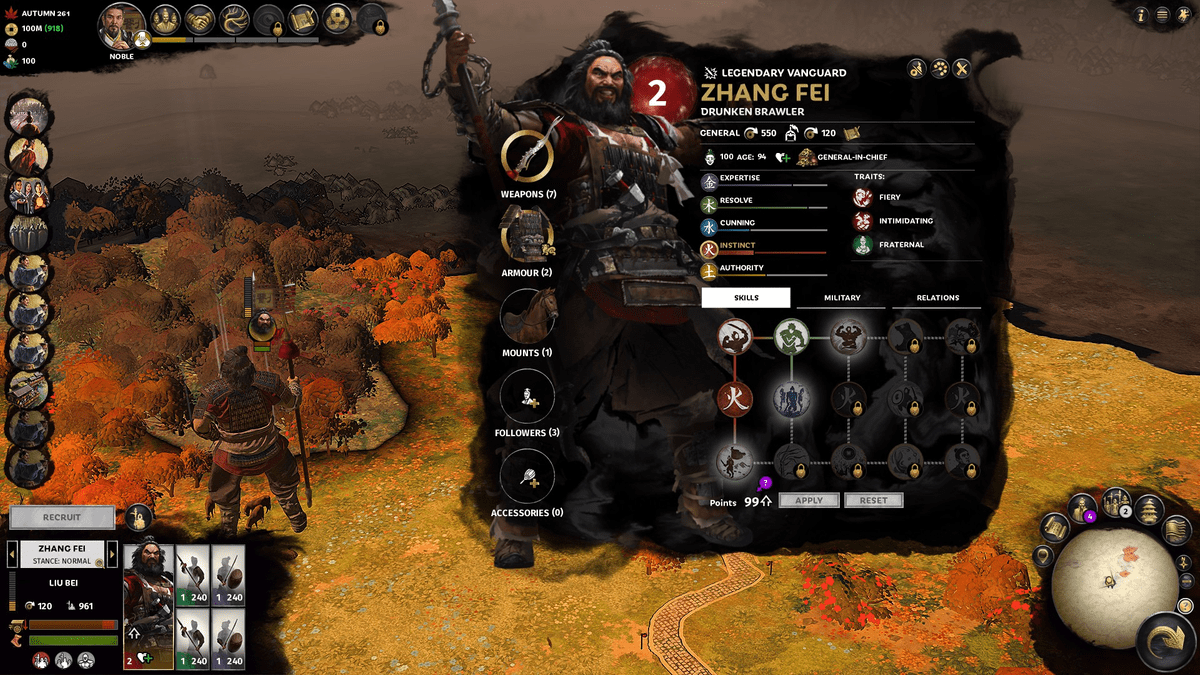Viewport: 1200px width, 675px height.
Task: Switch to the Relations tab
Action: [x=937, y=298]
